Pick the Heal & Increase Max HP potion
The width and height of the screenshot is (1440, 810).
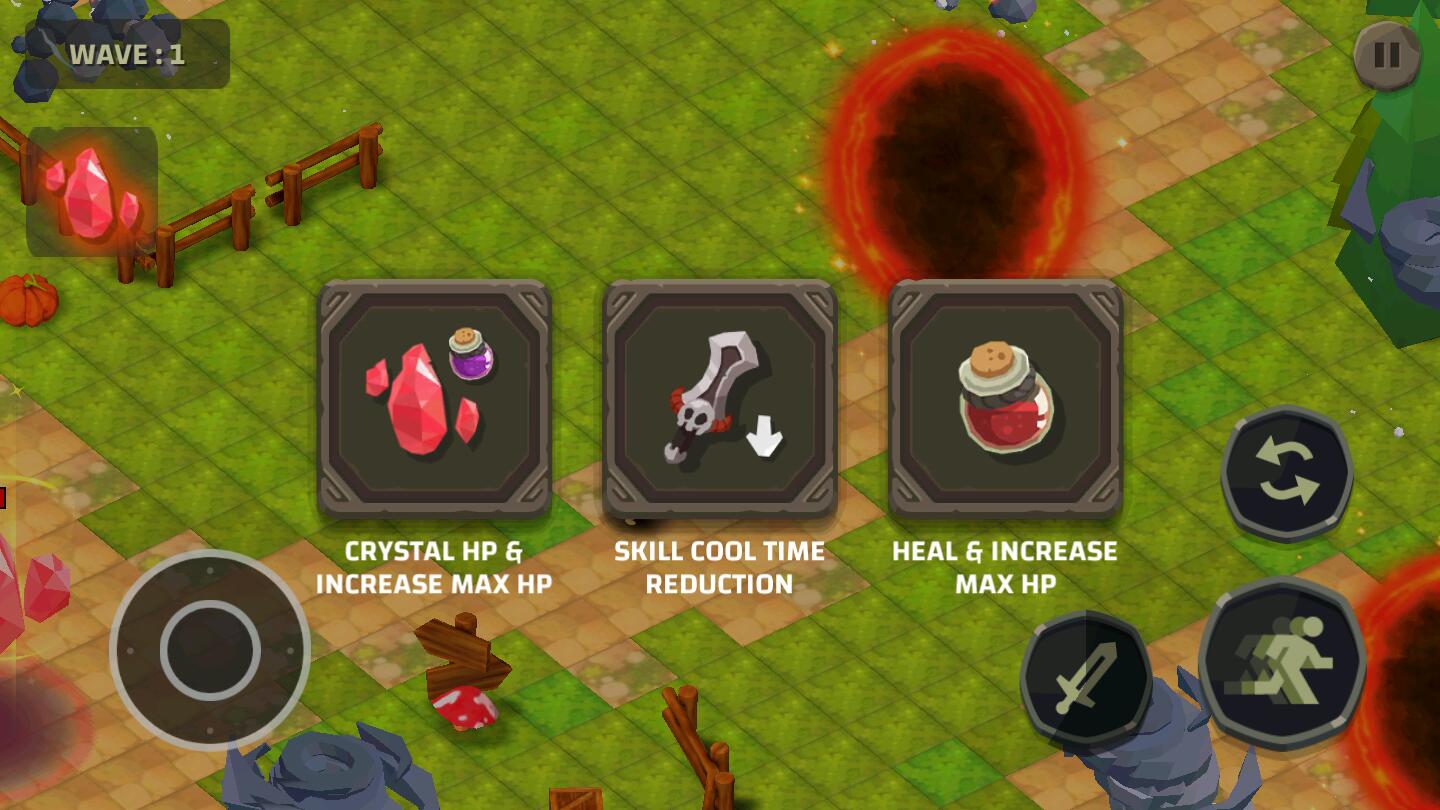(x=1005, y=398)
